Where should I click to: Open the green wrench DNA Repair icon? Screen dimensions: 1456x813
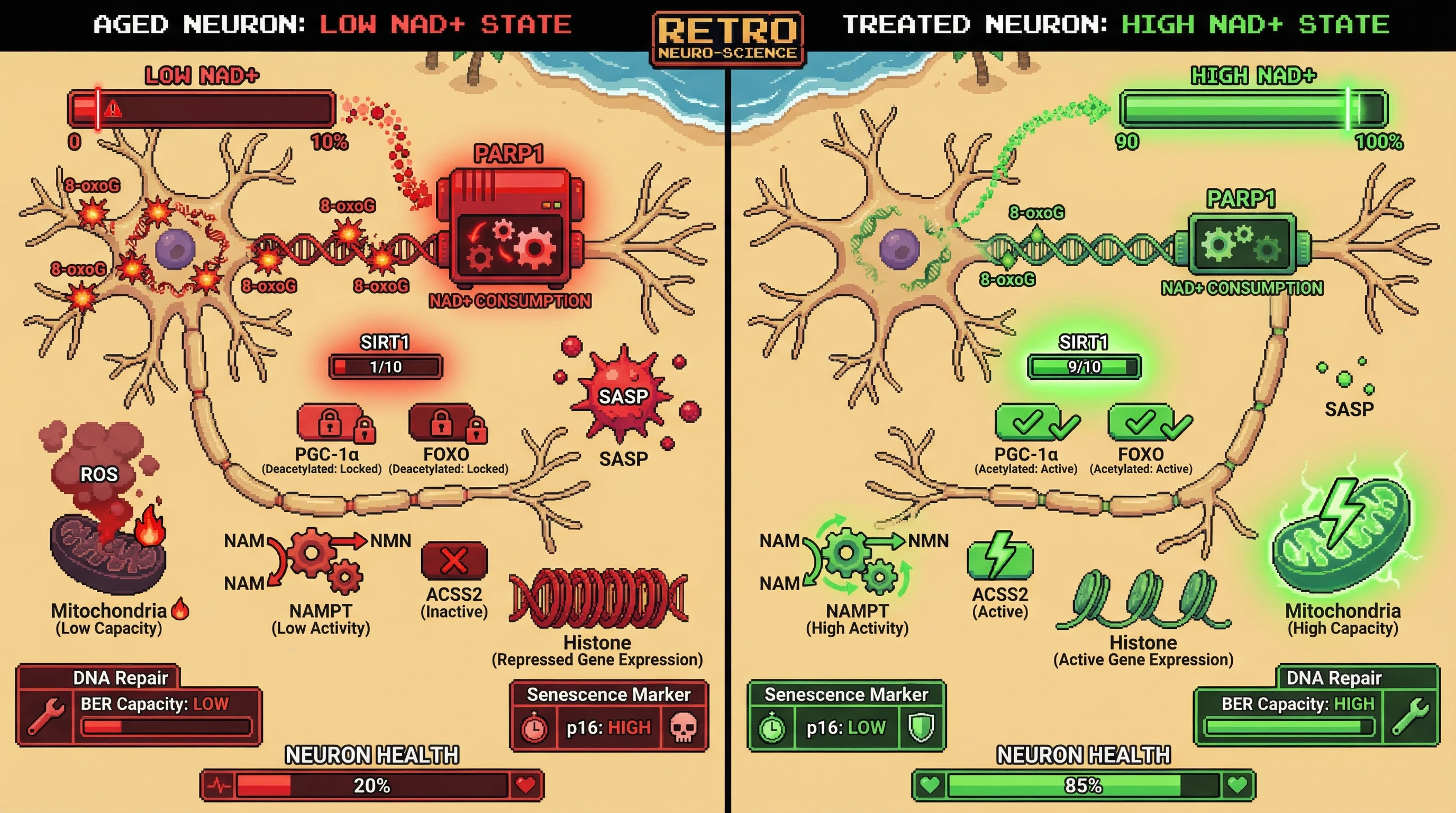click(1409, 715)
